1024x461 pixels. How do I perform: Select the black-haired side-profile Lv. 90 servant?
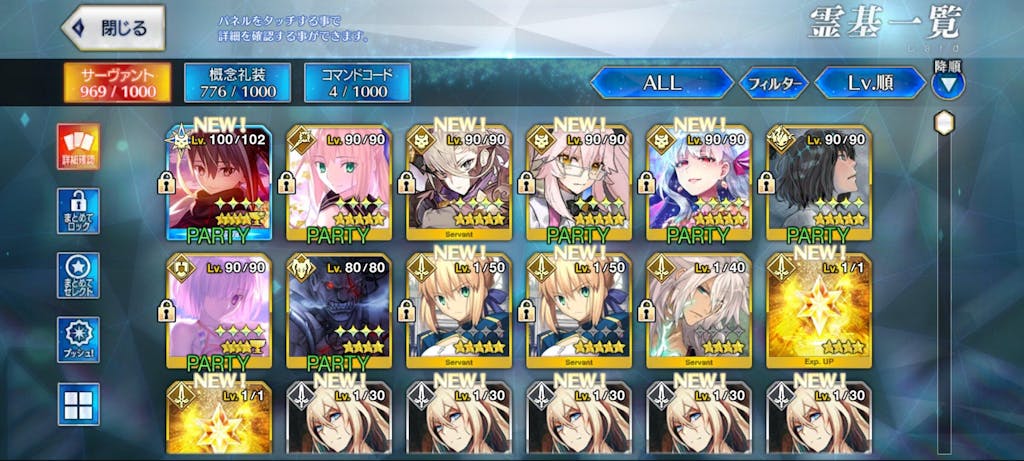pyautogui.click(x=818, y=185)
